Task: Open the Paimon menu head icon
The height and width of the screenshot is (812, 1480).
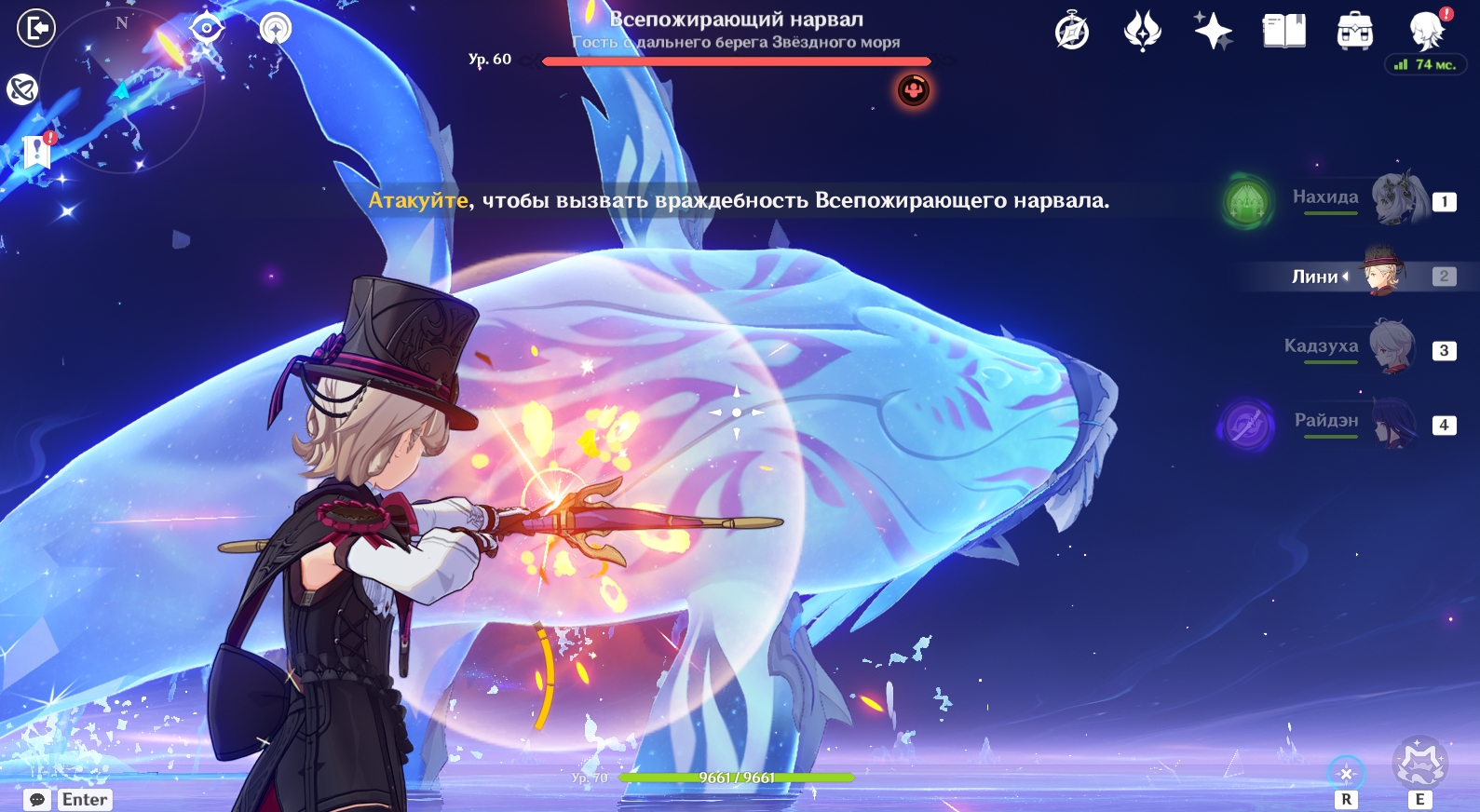Action: [x=1426, y=32]
